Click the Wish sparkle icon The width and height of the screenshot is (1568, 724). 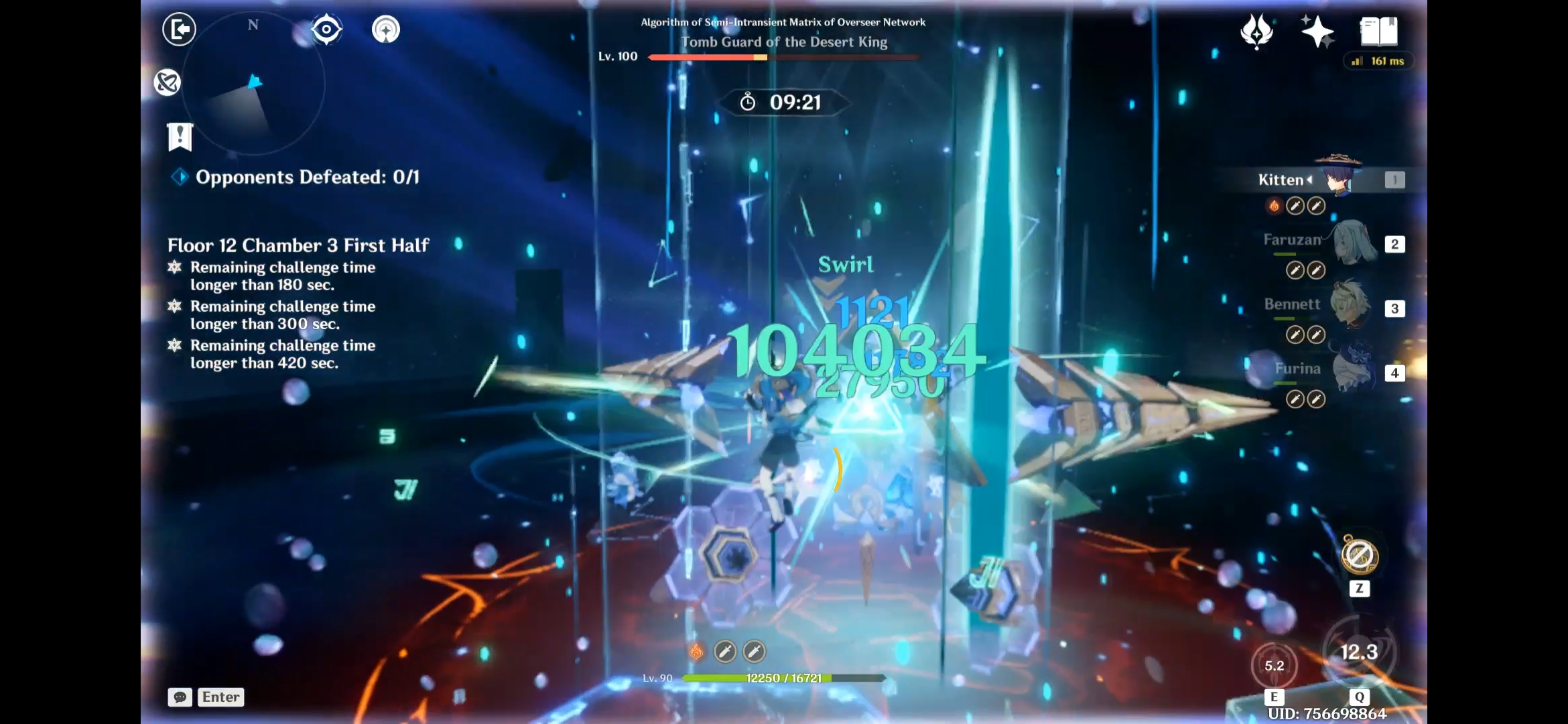tap(1317, 30)
